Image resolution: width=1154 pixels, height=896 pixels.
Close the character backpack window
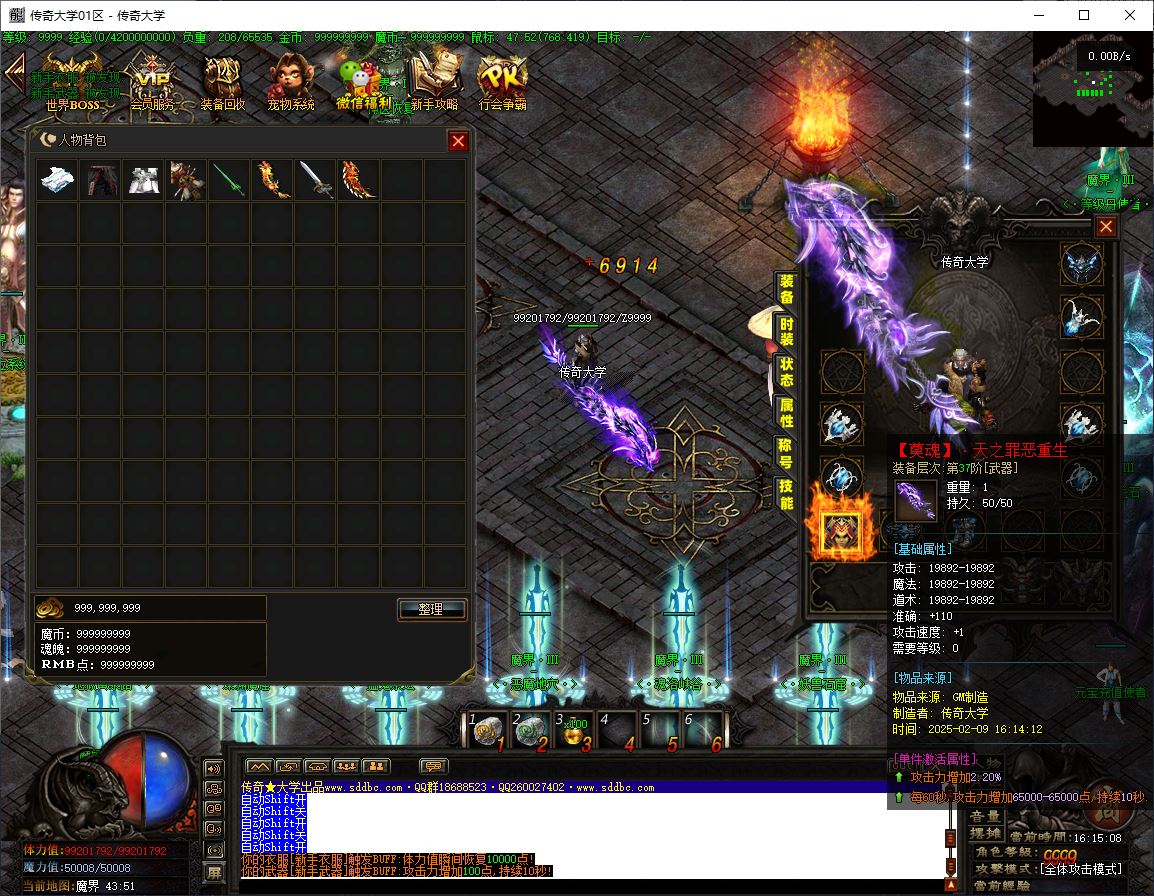tap(458, 141)
